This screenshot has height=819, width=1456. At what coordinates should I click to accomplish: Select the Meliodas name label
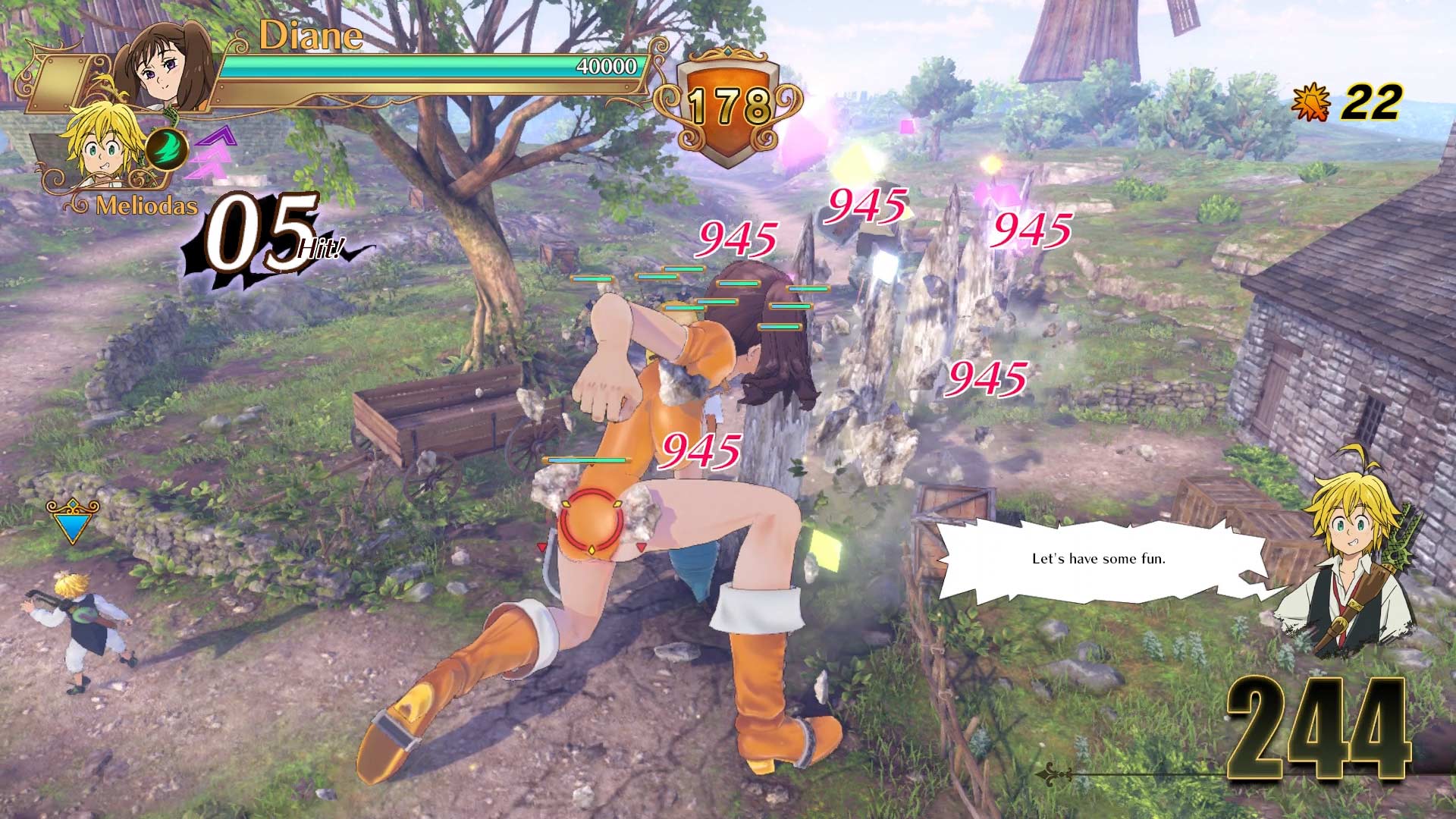point(144,205)
